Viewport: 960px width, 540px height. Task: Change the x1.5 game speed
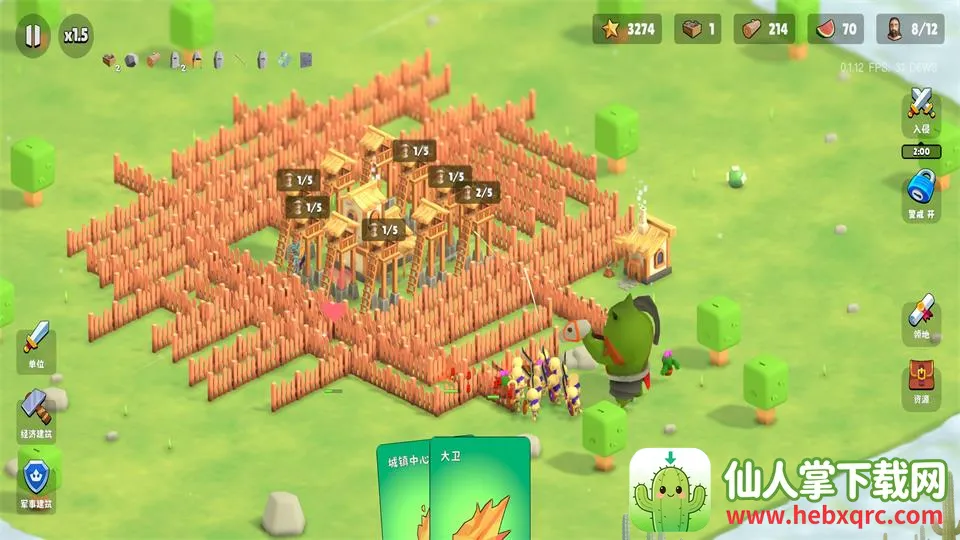point(77,35)
